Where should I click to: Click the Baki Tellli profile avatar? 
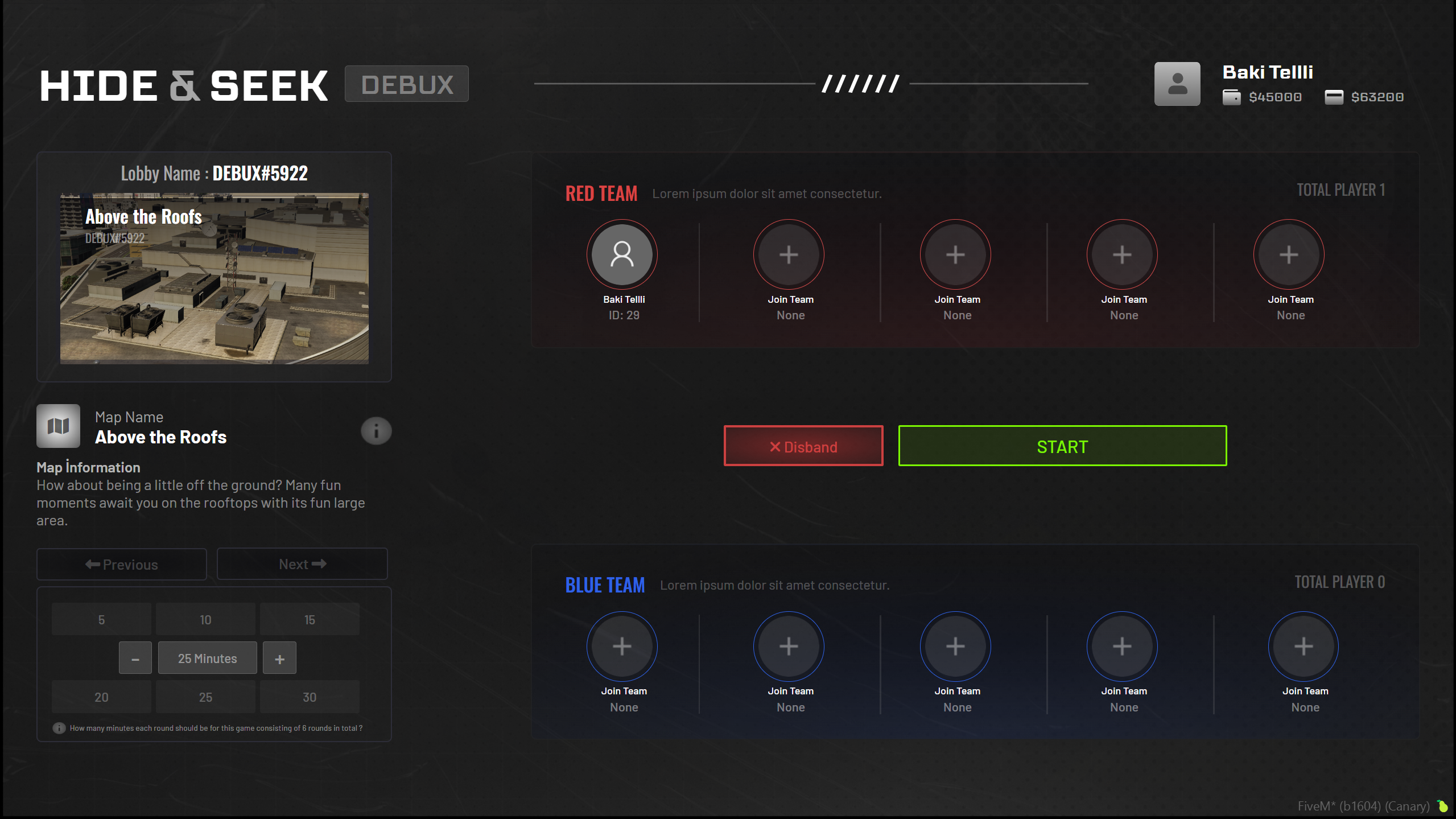[1177, 84]
